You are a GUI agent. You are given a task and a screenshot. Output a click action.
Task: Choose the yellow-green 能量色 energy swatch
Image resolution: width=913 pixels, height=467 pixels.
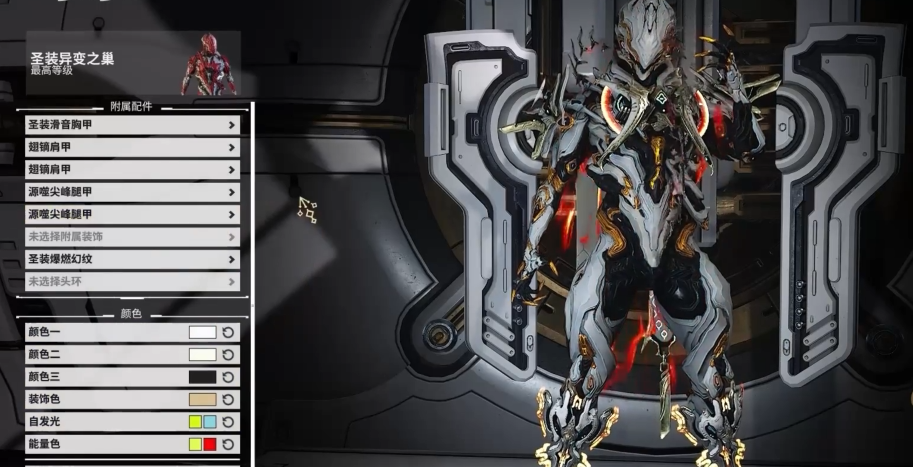[195, 444]
